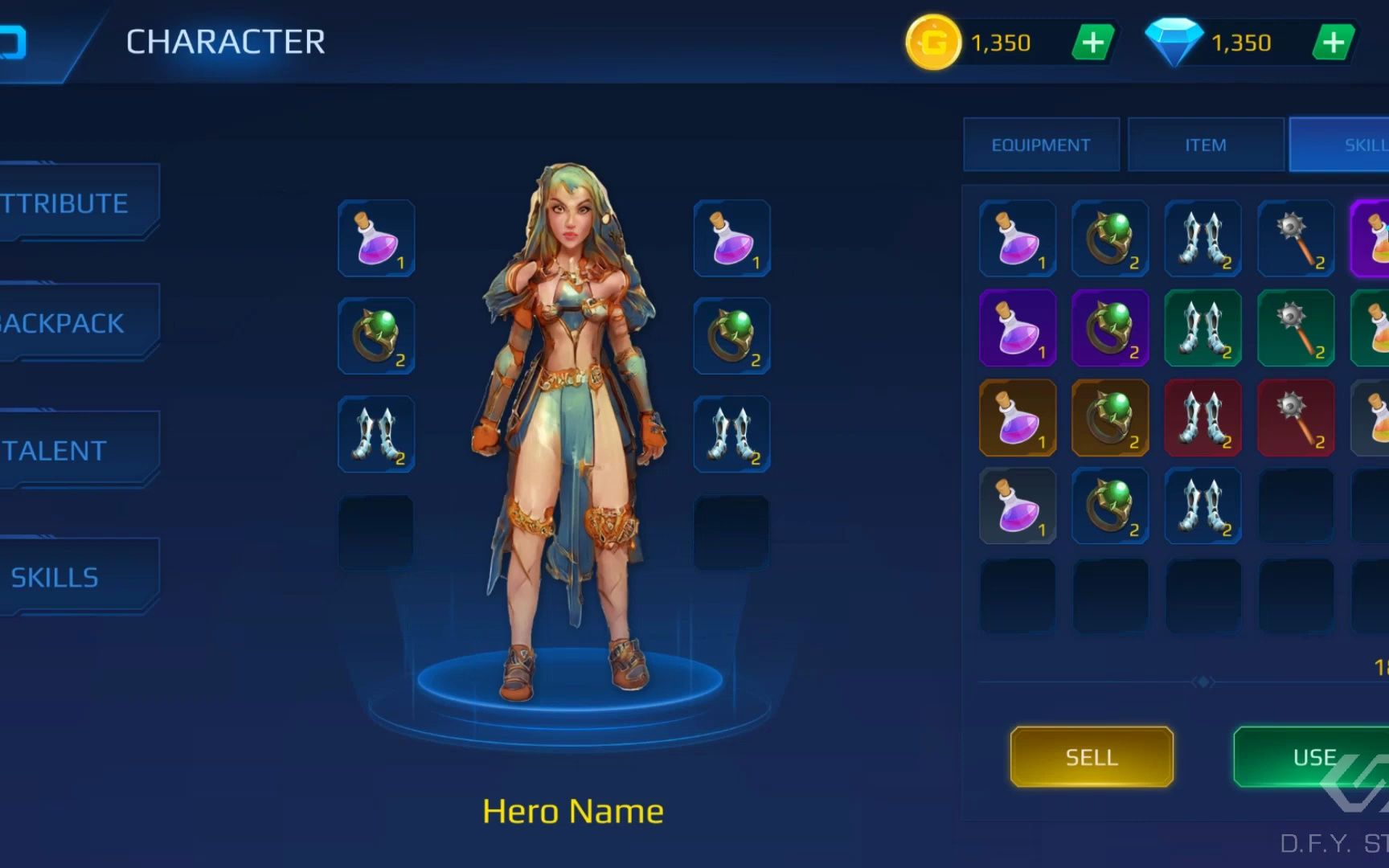Pick the red-background spiked mace item
Screen dimensions: 1389x868
(x=1296, y=418)
